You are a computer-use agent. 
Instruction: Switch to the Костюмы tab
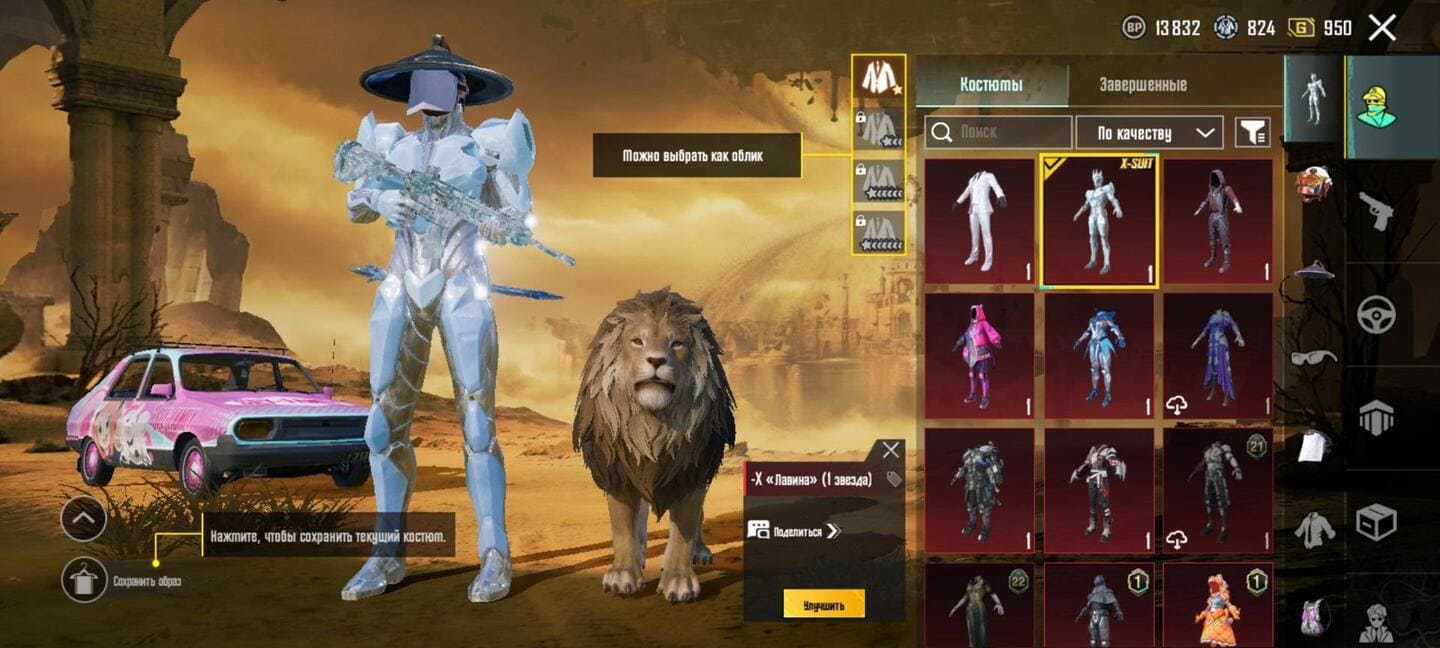pos(991,85)
